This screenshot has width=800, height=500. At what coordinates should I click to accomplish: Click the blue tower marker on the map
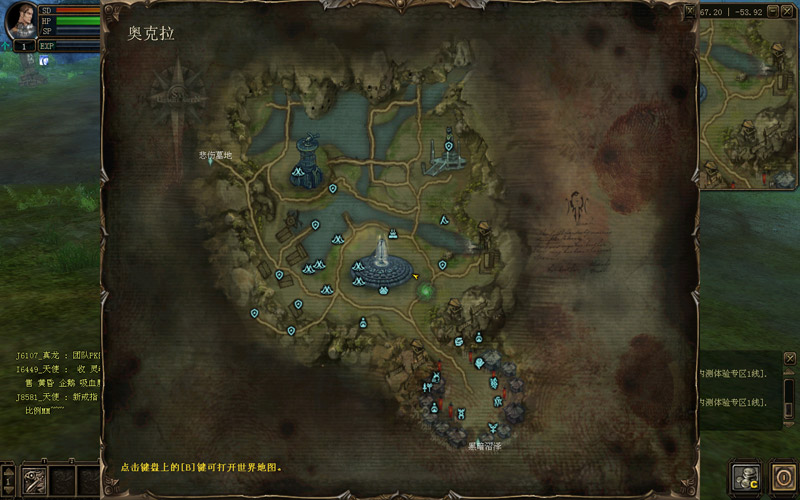[307, 160]
